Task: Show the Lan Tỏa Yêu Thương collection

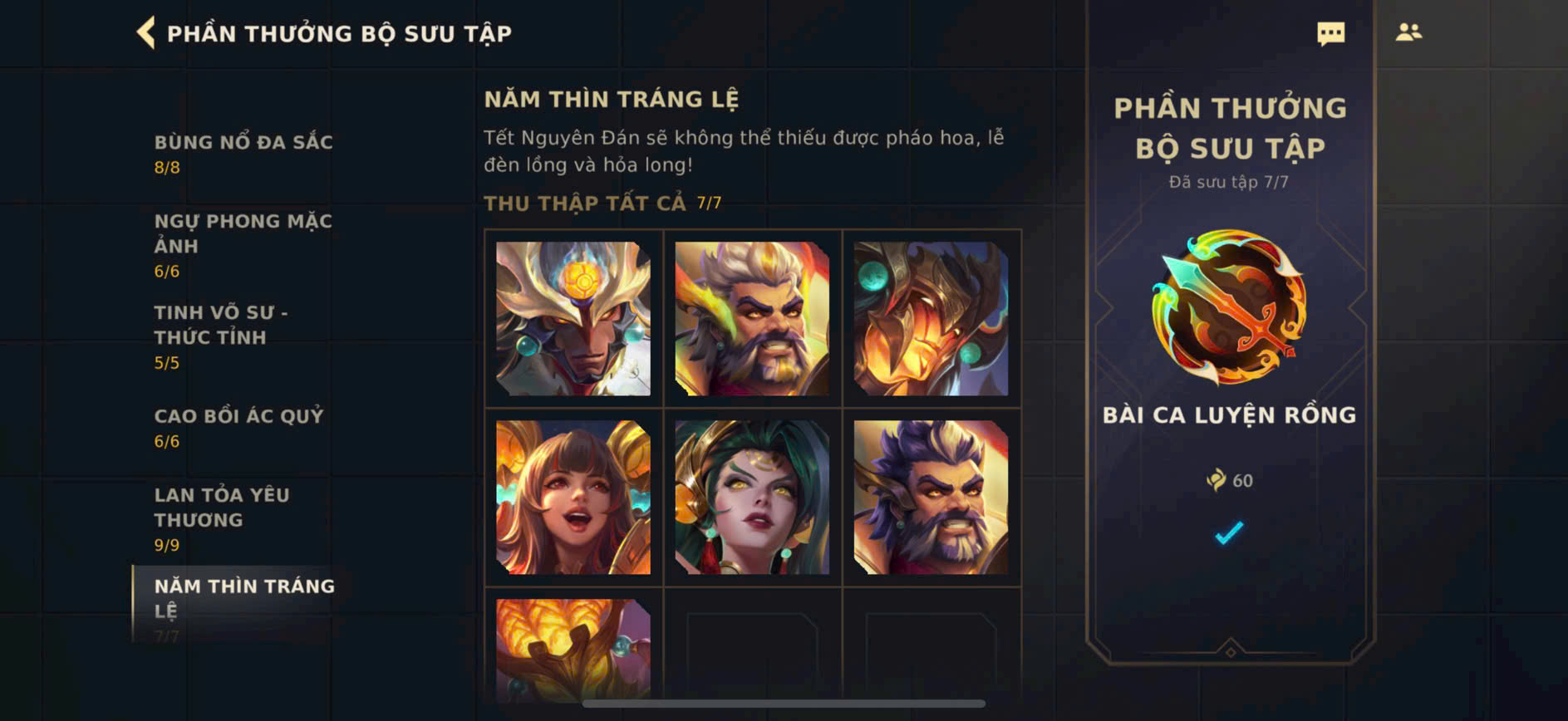Action: point(222,517)
